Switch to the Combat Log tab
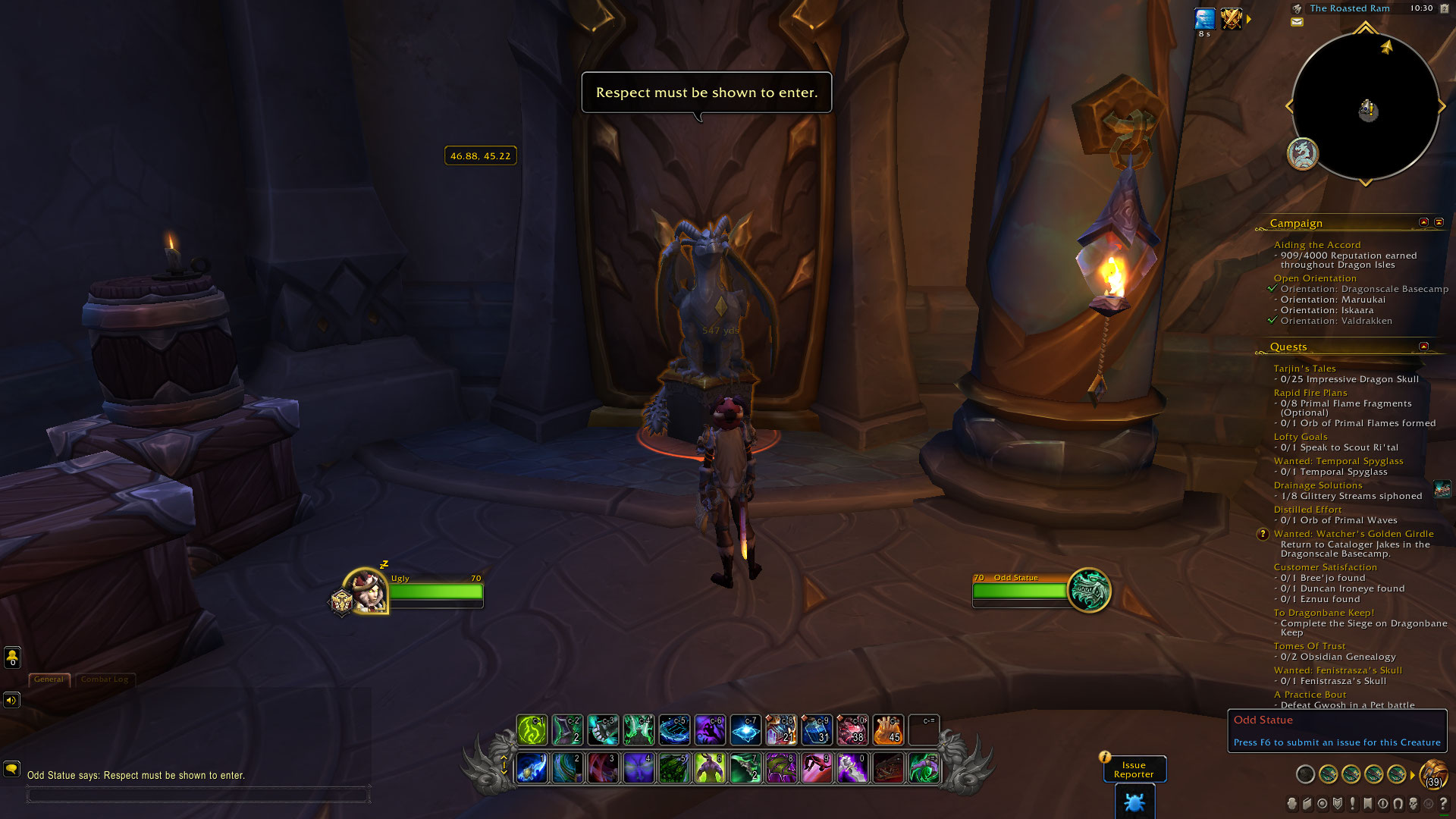The height and width of the screenshot is (819, 1456). coord(106,679)
